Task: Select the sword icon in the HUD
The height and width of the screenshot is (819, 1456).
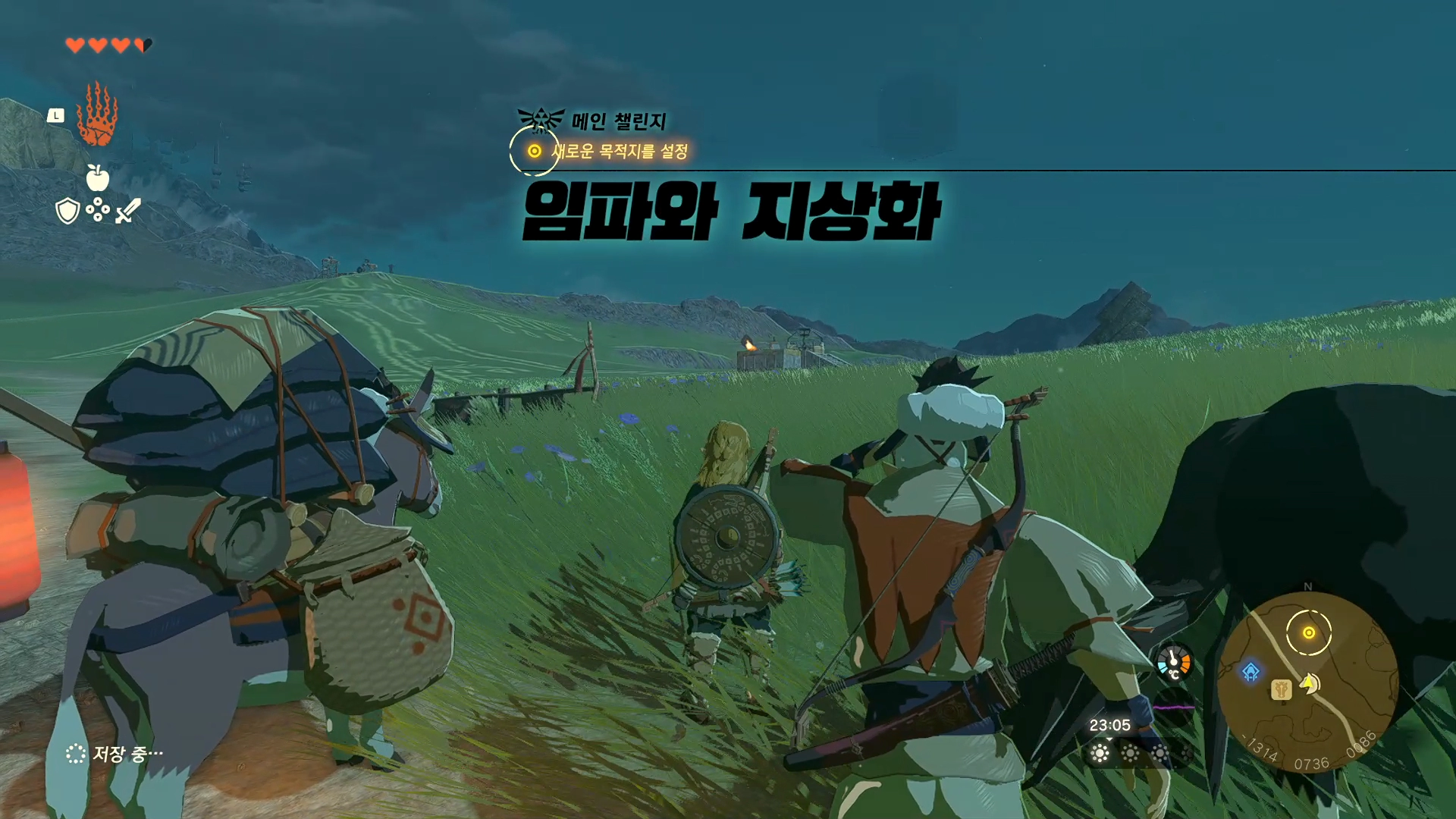Action: click(127, 211)
